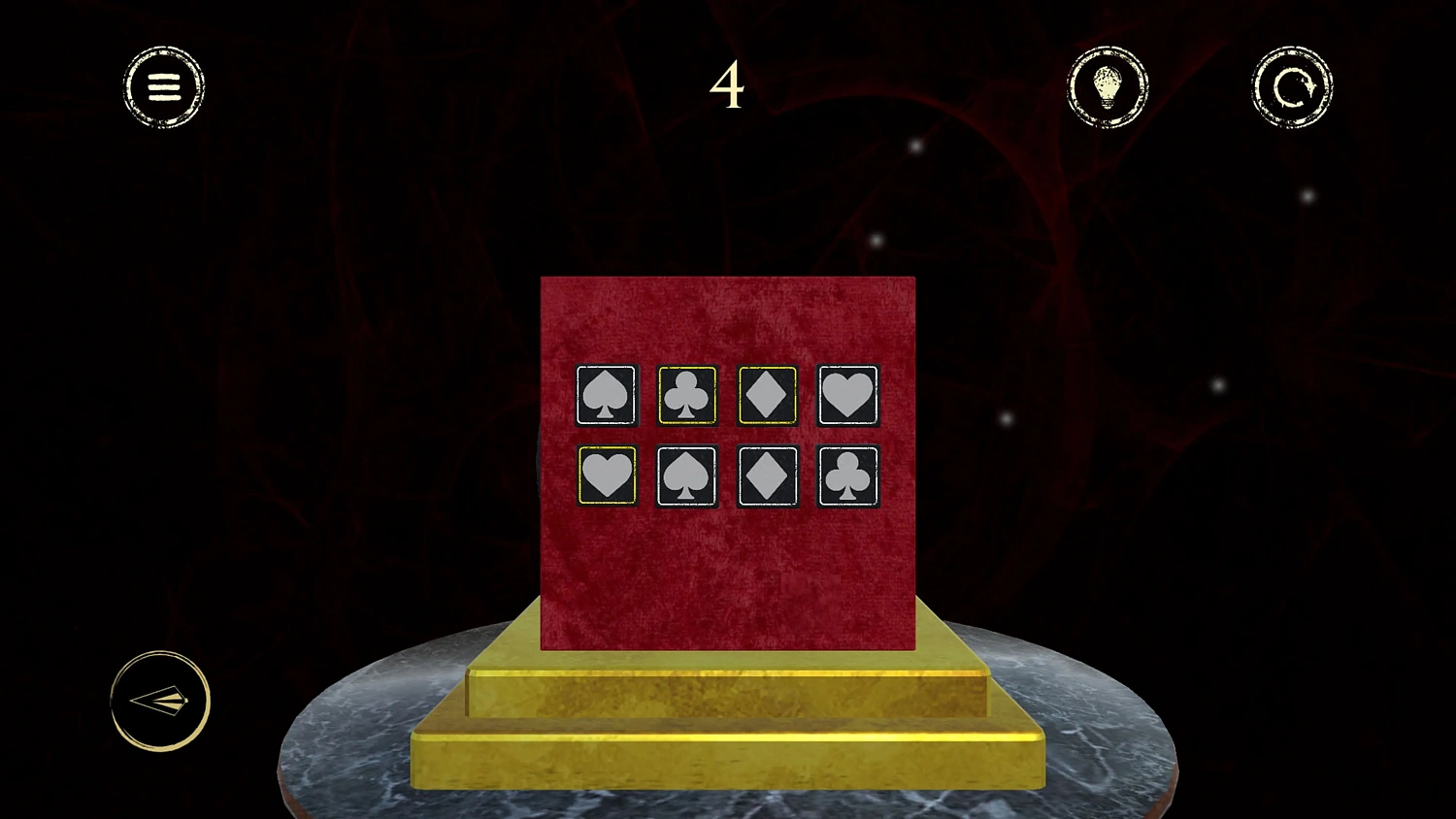Click the golden pedestal top step
The height and width of the screenshot is (819, 1456).
(x=728, y=689)
